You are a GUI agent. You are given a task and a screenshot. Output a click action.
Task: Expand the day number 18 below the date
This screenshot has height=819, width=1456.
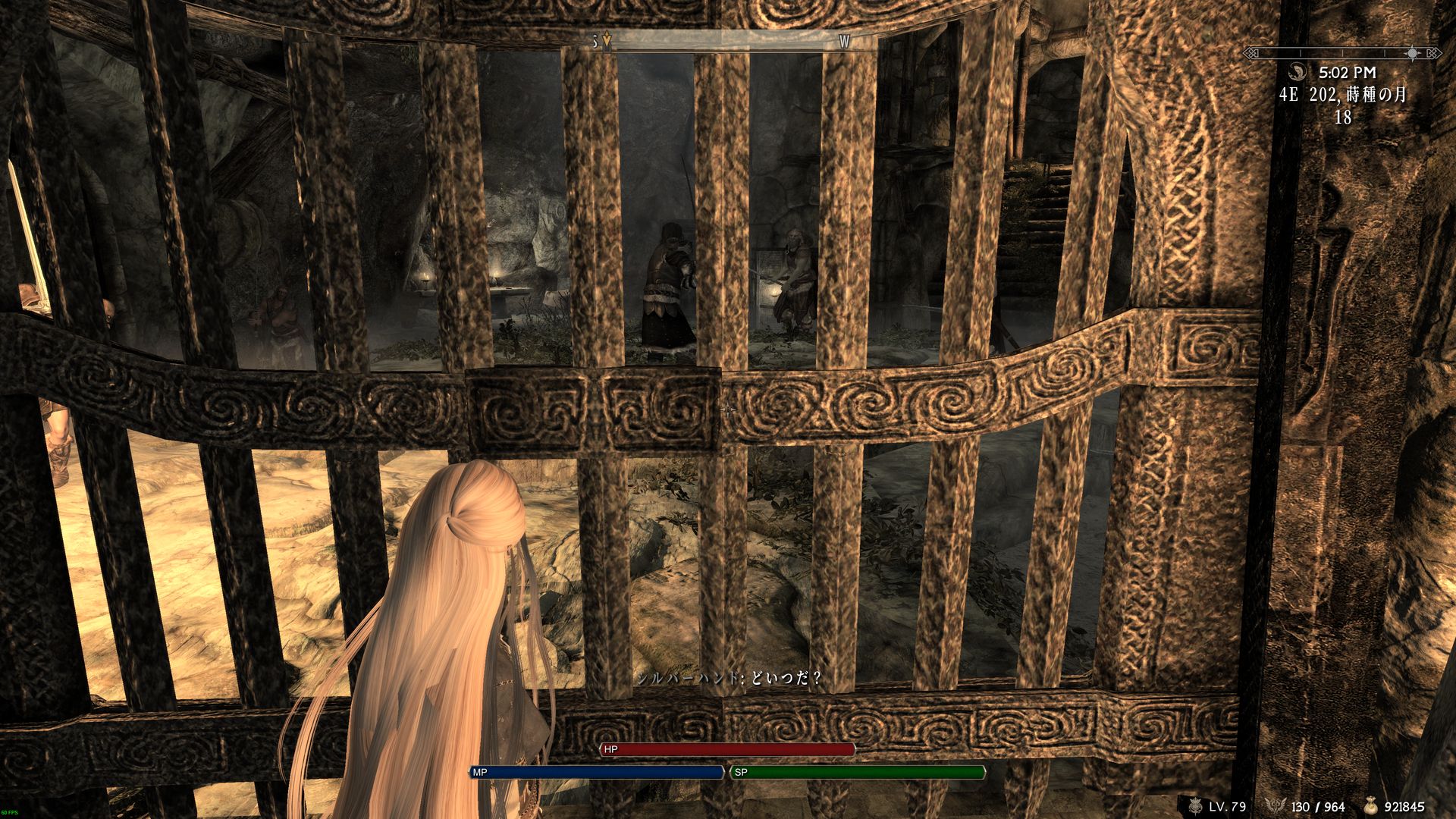pyautogui.click(x=1342, y=116)
